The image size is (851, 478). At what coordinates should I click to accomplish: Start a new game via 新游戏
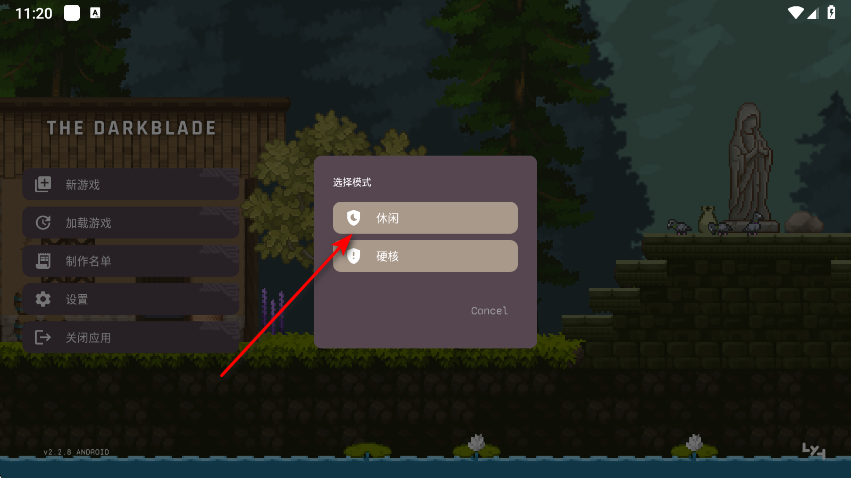[x=131, y=185]
